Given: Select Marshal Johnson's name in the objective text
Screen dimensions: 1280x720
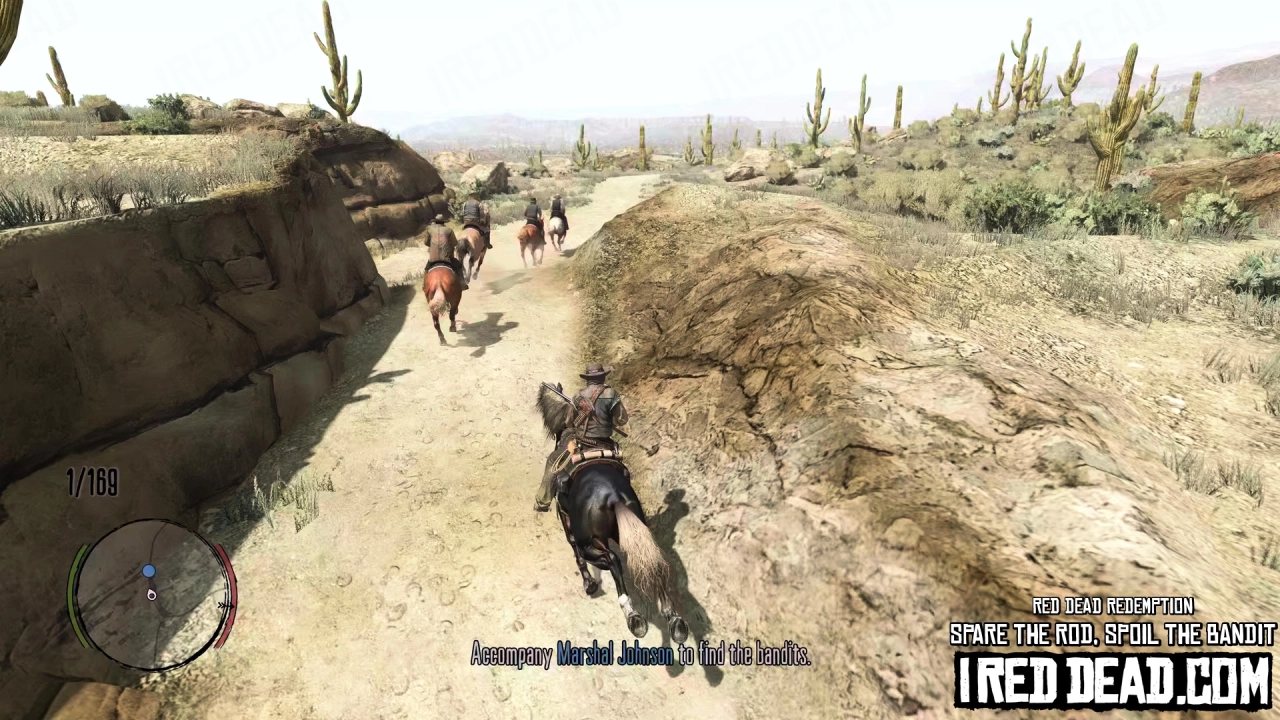Looking at the screenshot, I should pyautogui.click(x=617, y=656).
